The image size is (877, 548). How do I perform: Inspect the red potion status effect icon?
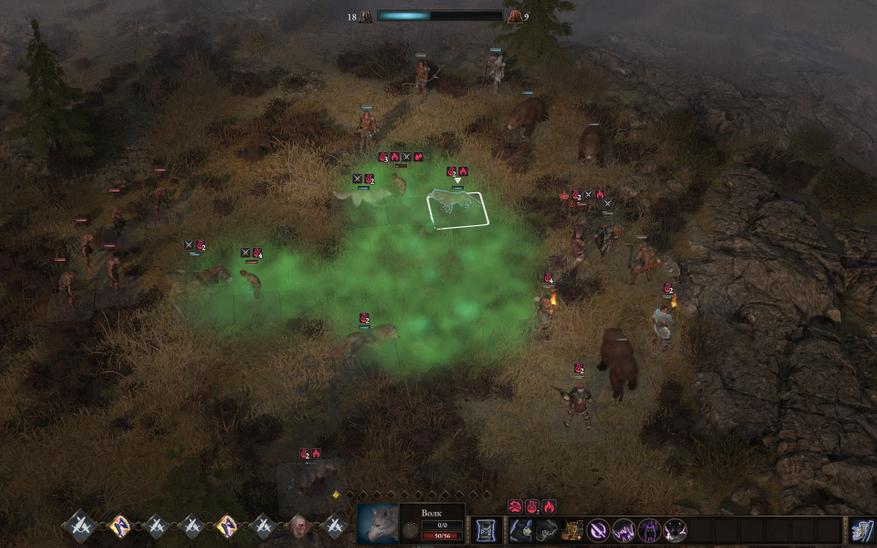tap(532, 507)
